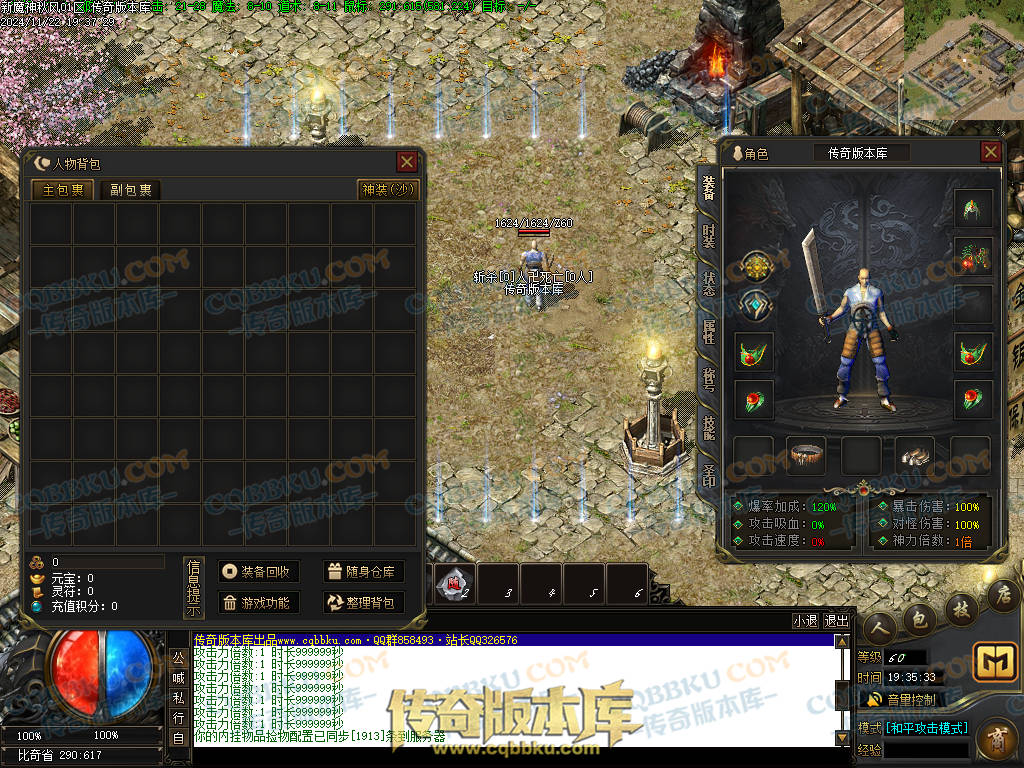Open the 游戏功能 game functions menu

tap(259, 603)
